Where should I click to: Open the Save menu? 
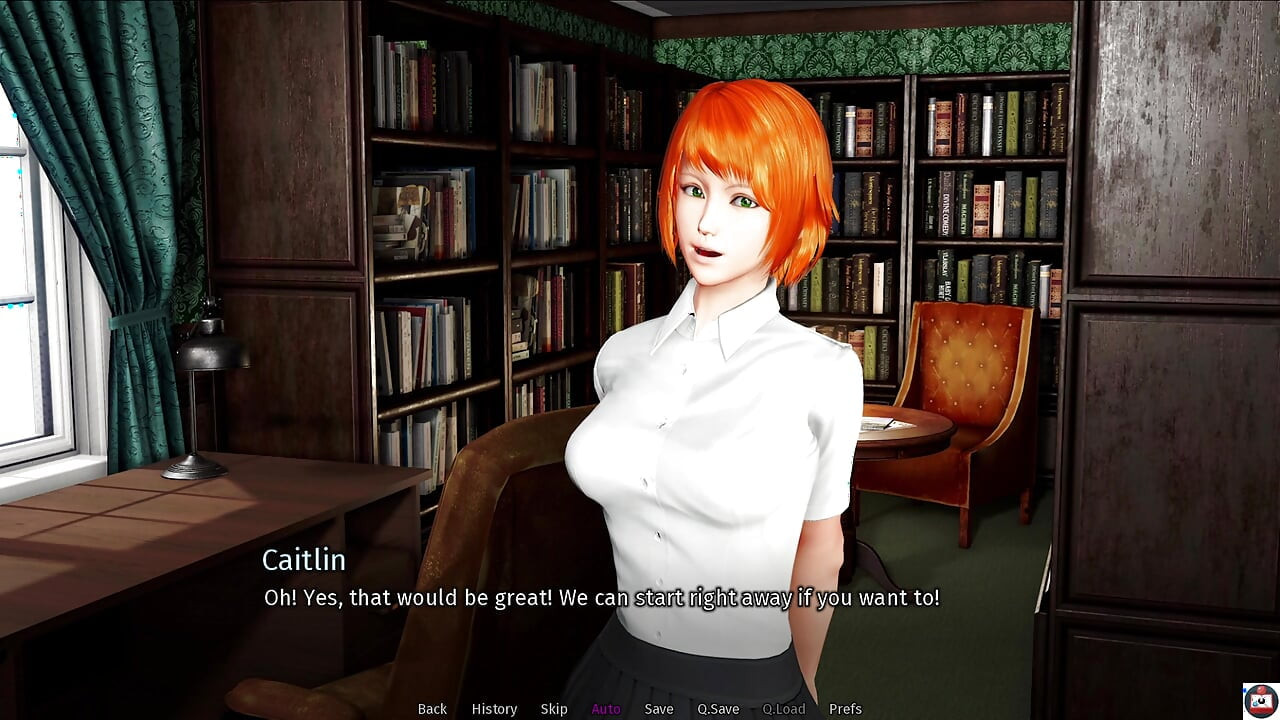(659, 709)
